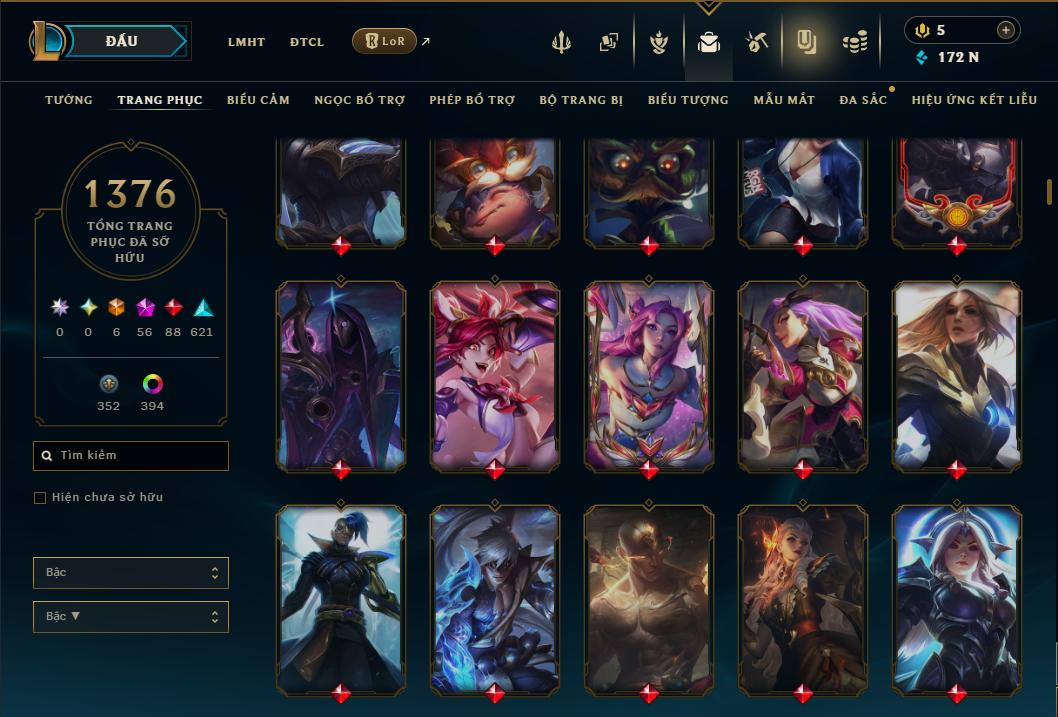Select the ĐA SẮC chromas tab
Viewport: 1058px width, 717px height.
click(x=863, y=100)
